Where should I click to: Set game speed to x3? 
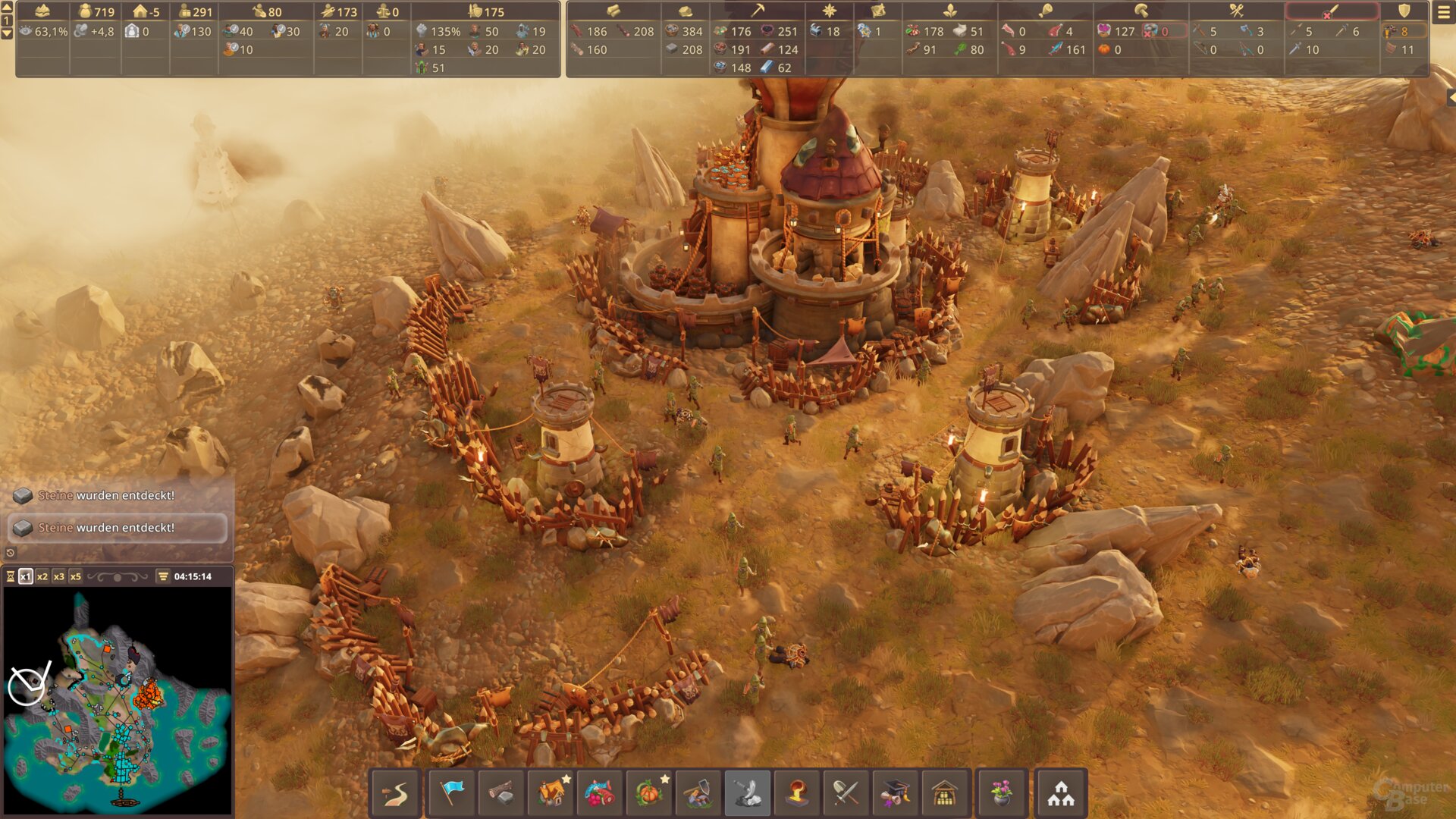pyautogui.click(x=59, y=576)
